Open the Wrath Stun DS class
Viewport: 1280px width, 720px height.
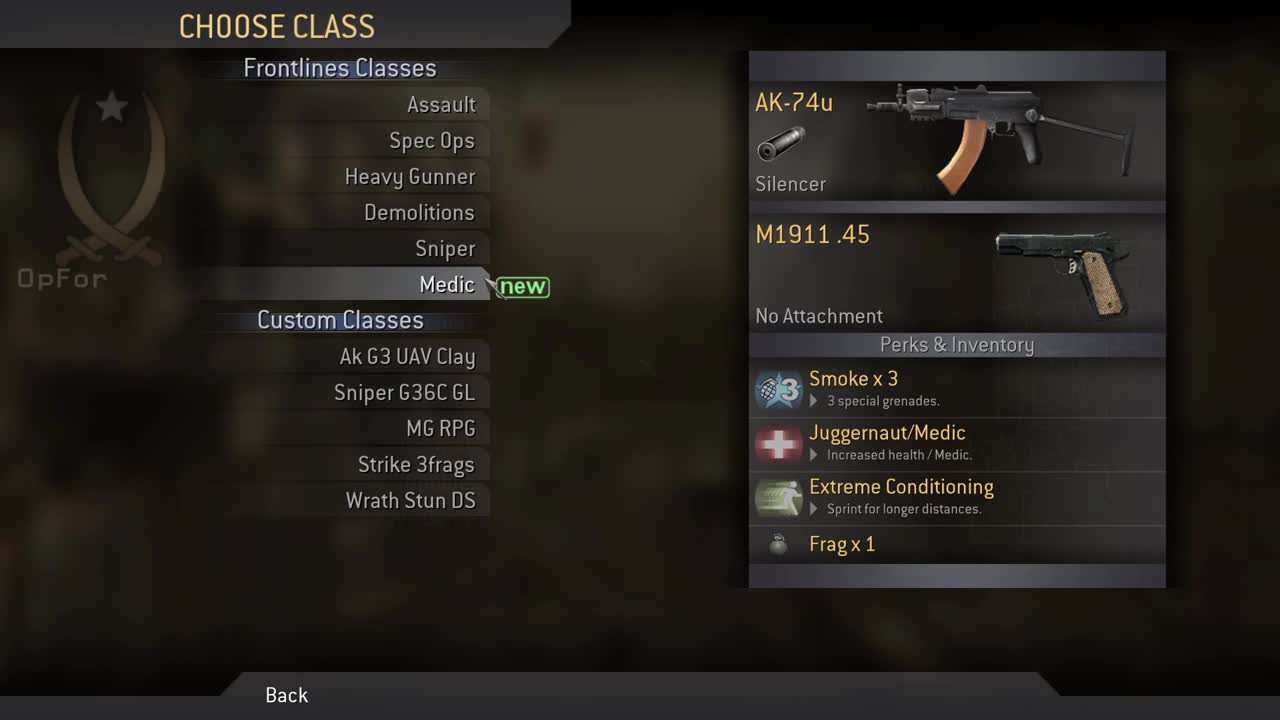pyautogui.click(x=413, y=500)
